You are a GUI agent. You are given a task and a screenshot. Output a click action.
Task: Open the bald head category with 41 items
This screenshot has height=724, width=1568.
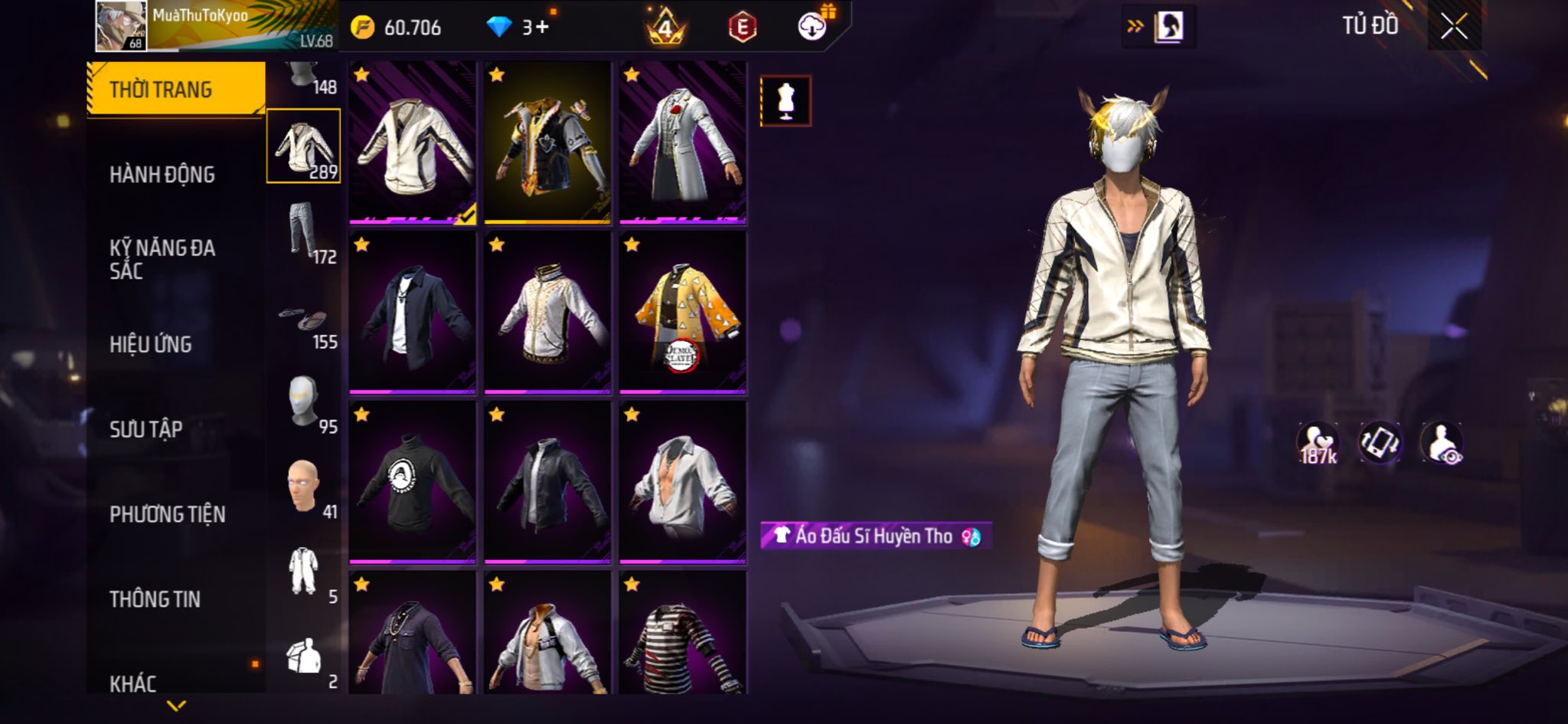click(x=304, y=486)
